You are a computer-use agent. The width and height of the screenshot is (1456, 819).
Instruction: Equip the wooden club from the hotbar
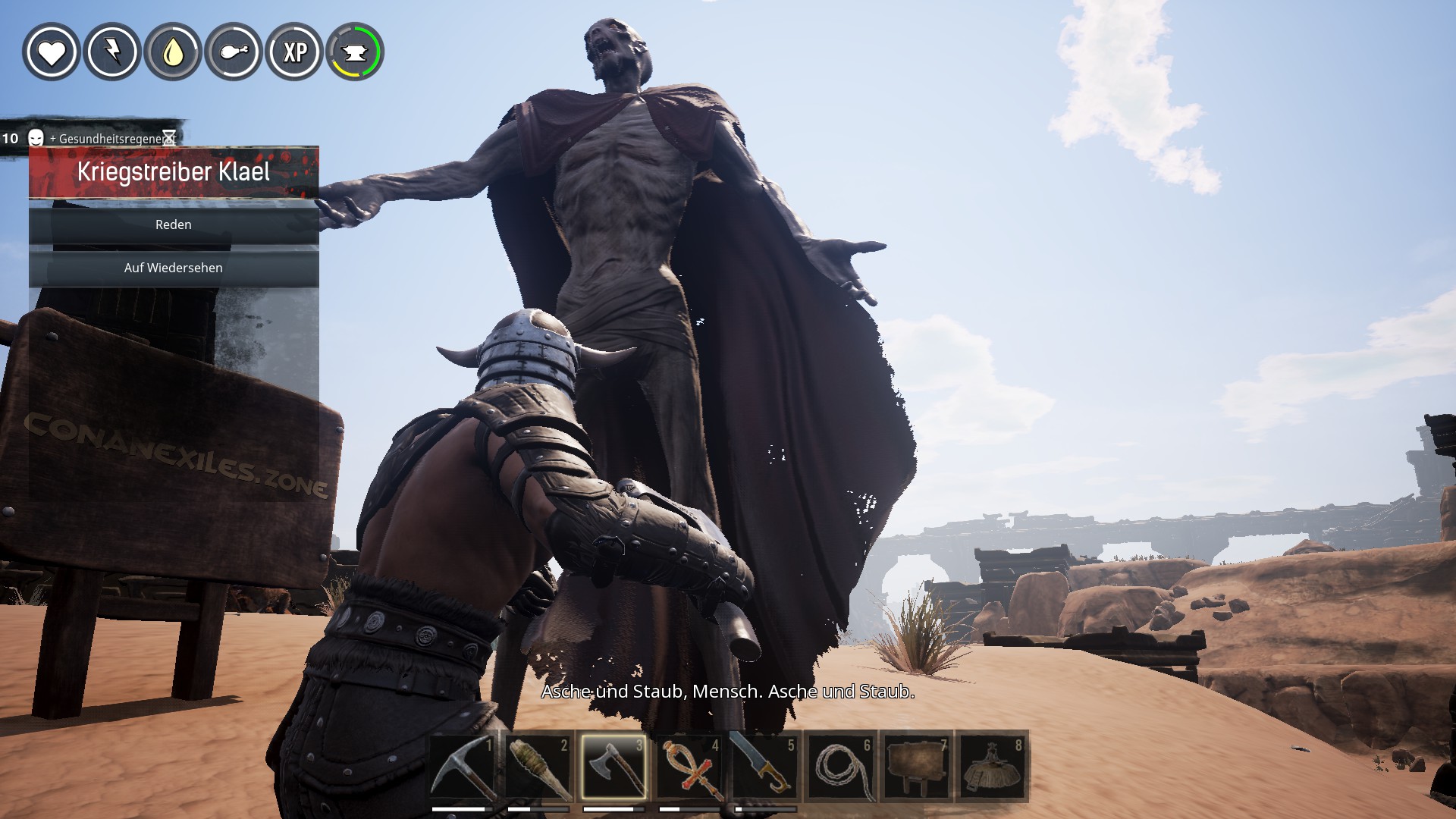point(539,767)
